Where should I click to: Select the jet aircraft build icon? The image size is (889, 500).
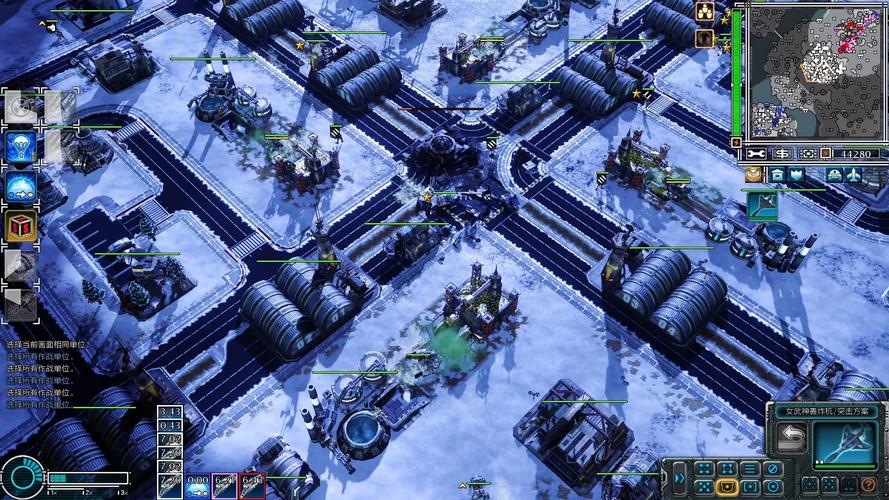click(762, 204)
